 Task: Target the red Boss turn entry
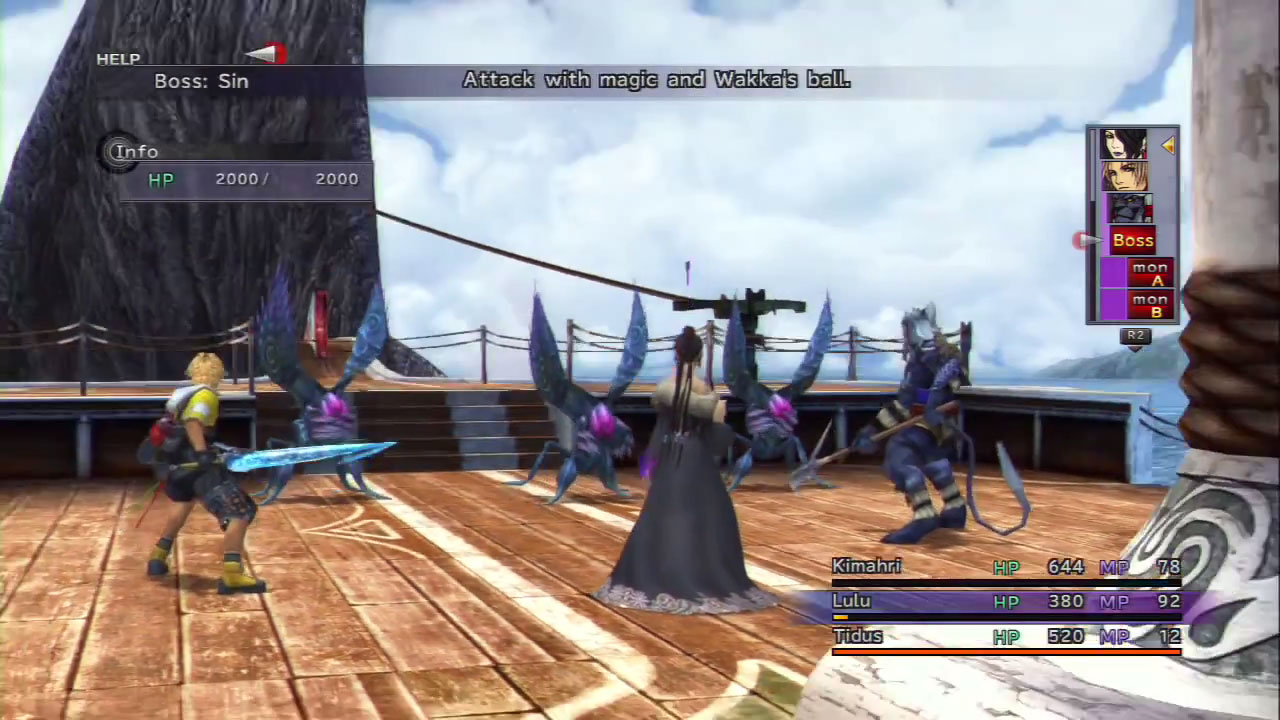[x=1132, y=240]
